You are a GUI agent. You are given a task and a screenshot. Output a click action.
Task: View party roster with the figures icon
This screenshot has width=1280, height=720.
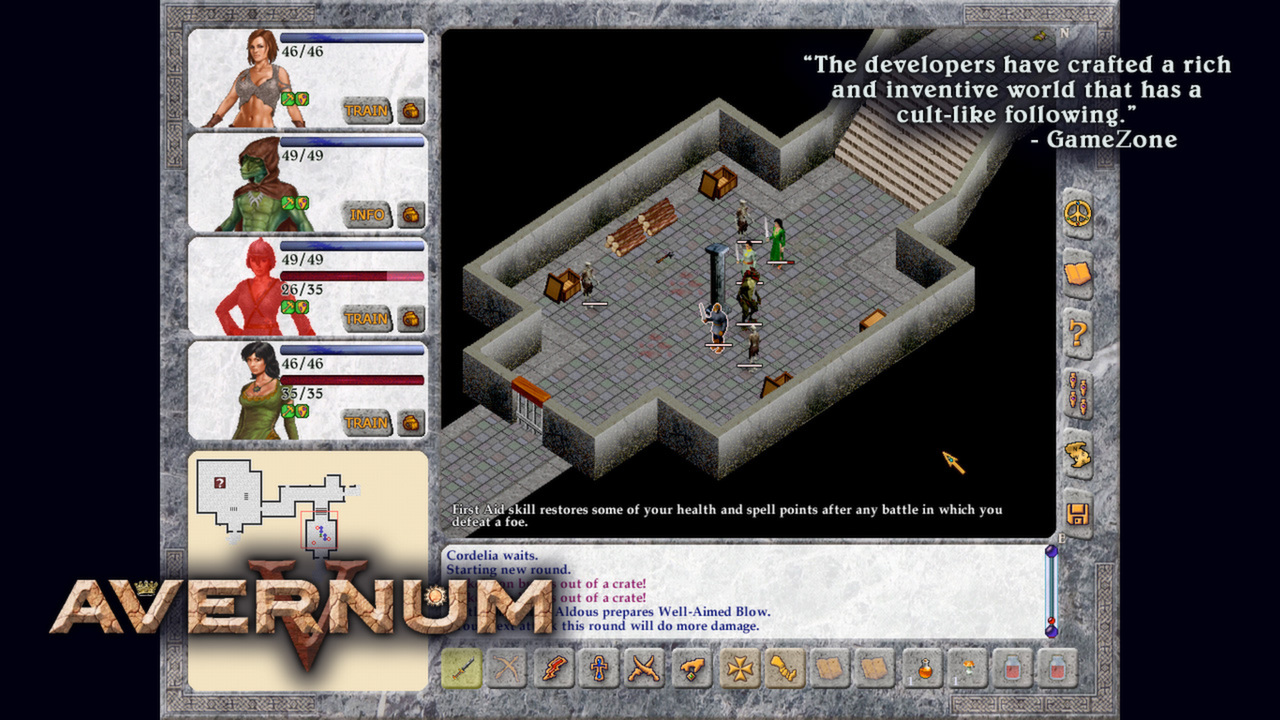tap(1077, 394)
